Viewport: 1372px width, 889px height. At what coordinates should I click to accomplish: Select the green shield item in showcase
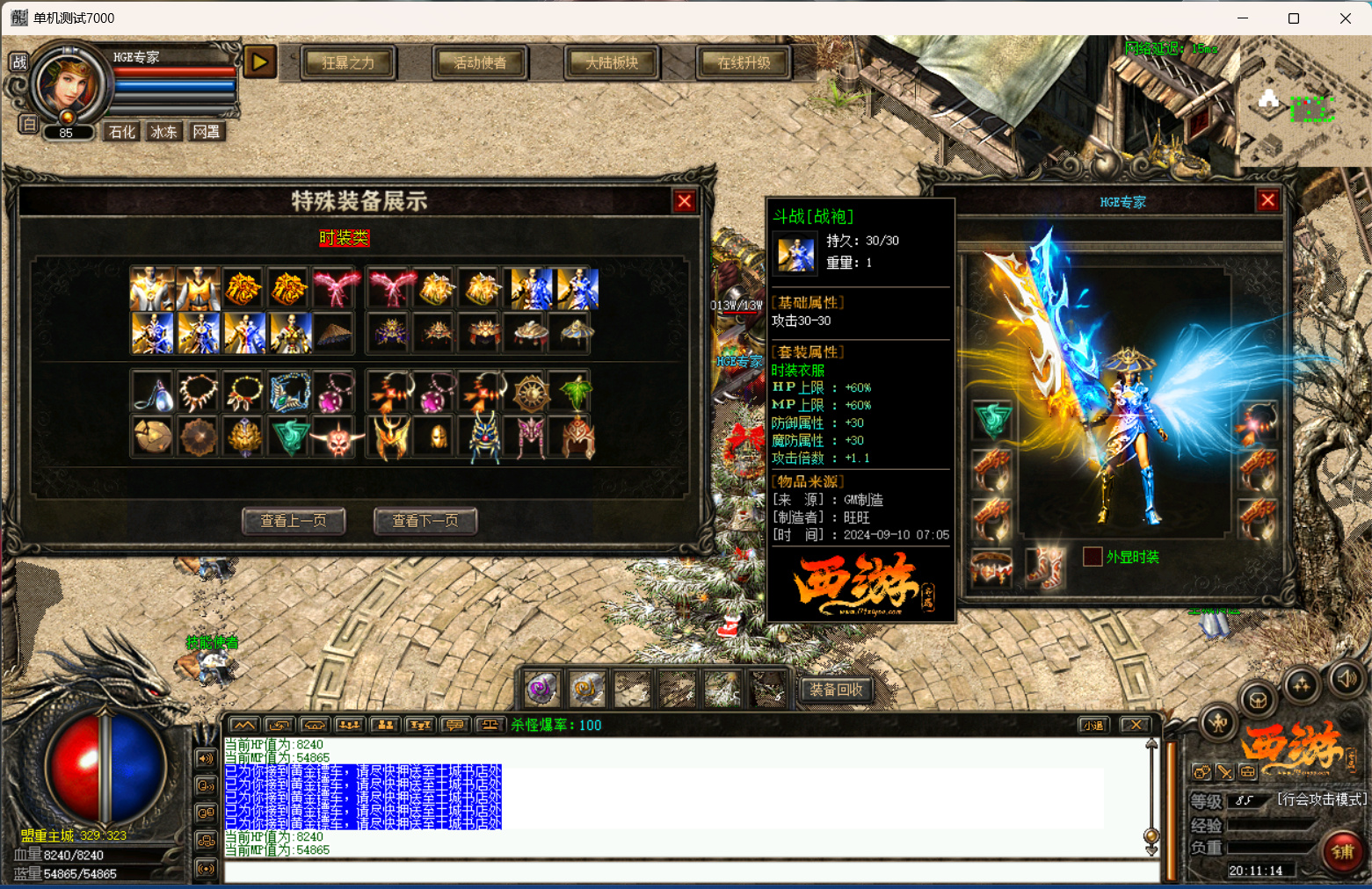point(291,437)
